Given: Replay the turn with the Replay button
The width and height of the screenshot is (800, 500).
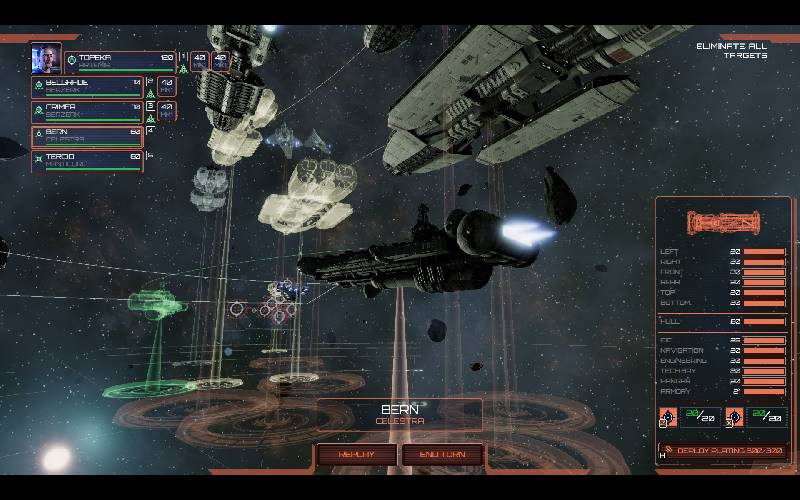Looking at the screenshot, I should (357, 454).
